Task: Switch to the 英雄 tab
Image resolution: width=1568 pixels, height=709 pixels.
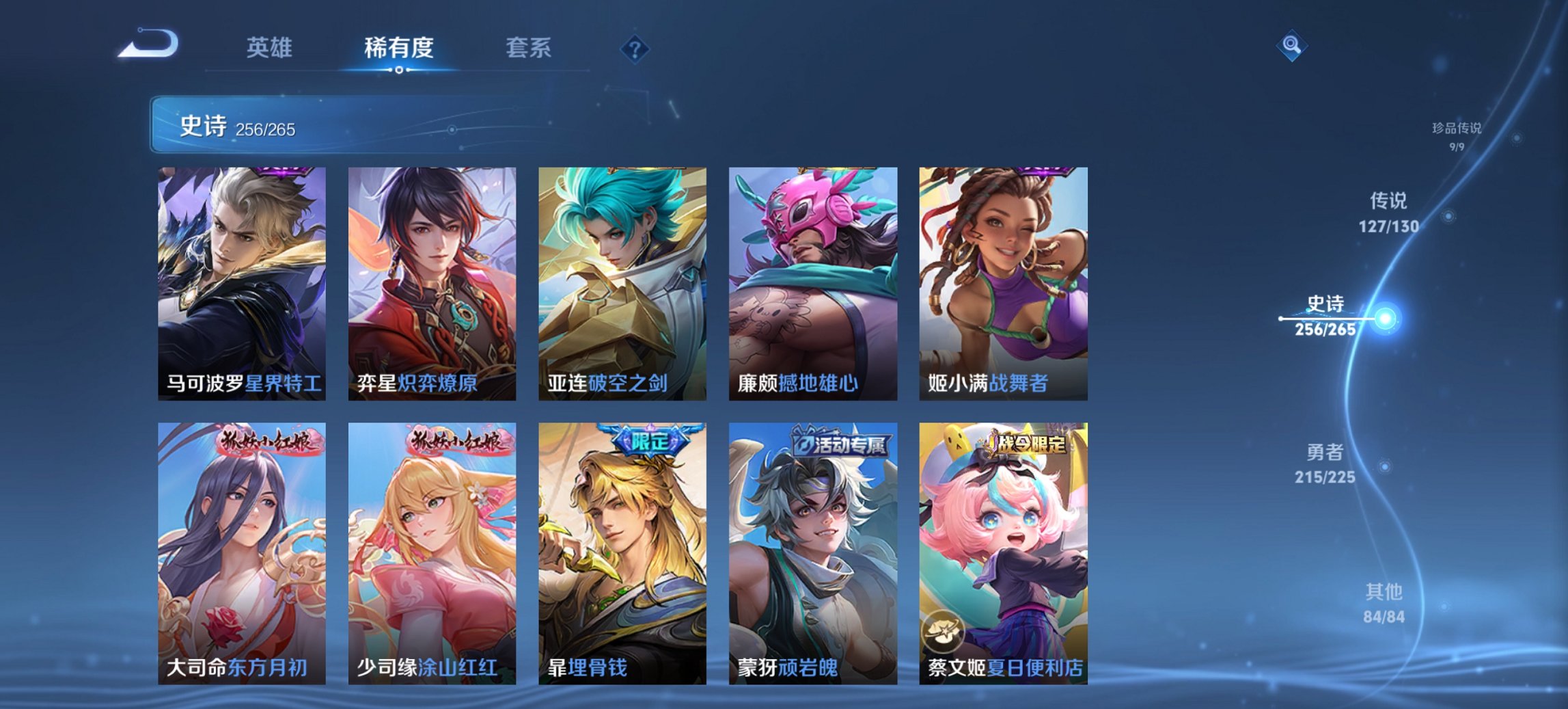Action: coord(270,48)
